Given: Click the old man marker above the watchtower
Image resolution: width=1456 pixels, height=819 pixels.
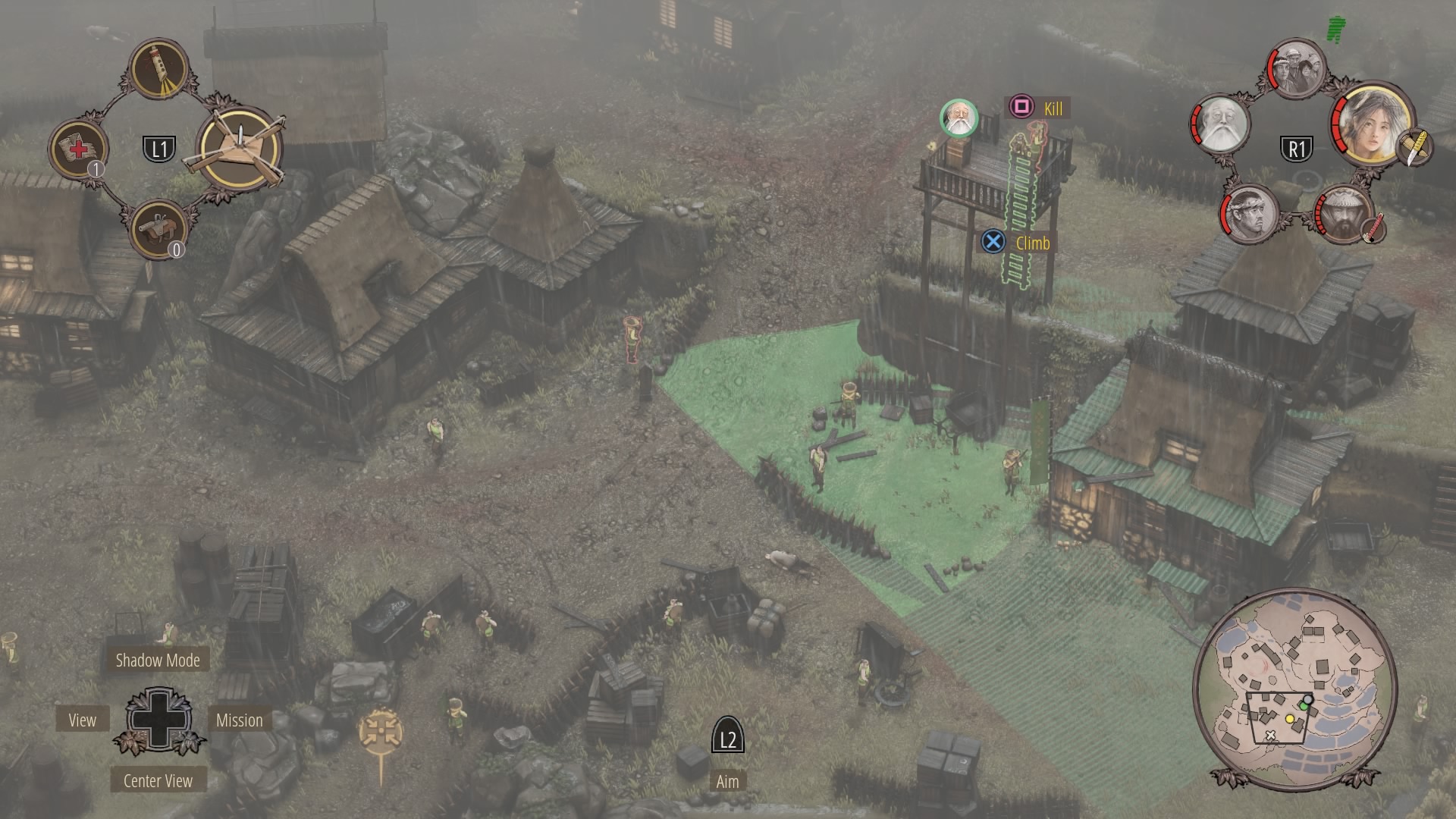Looking at the screenshot, I should pos(959,118).
